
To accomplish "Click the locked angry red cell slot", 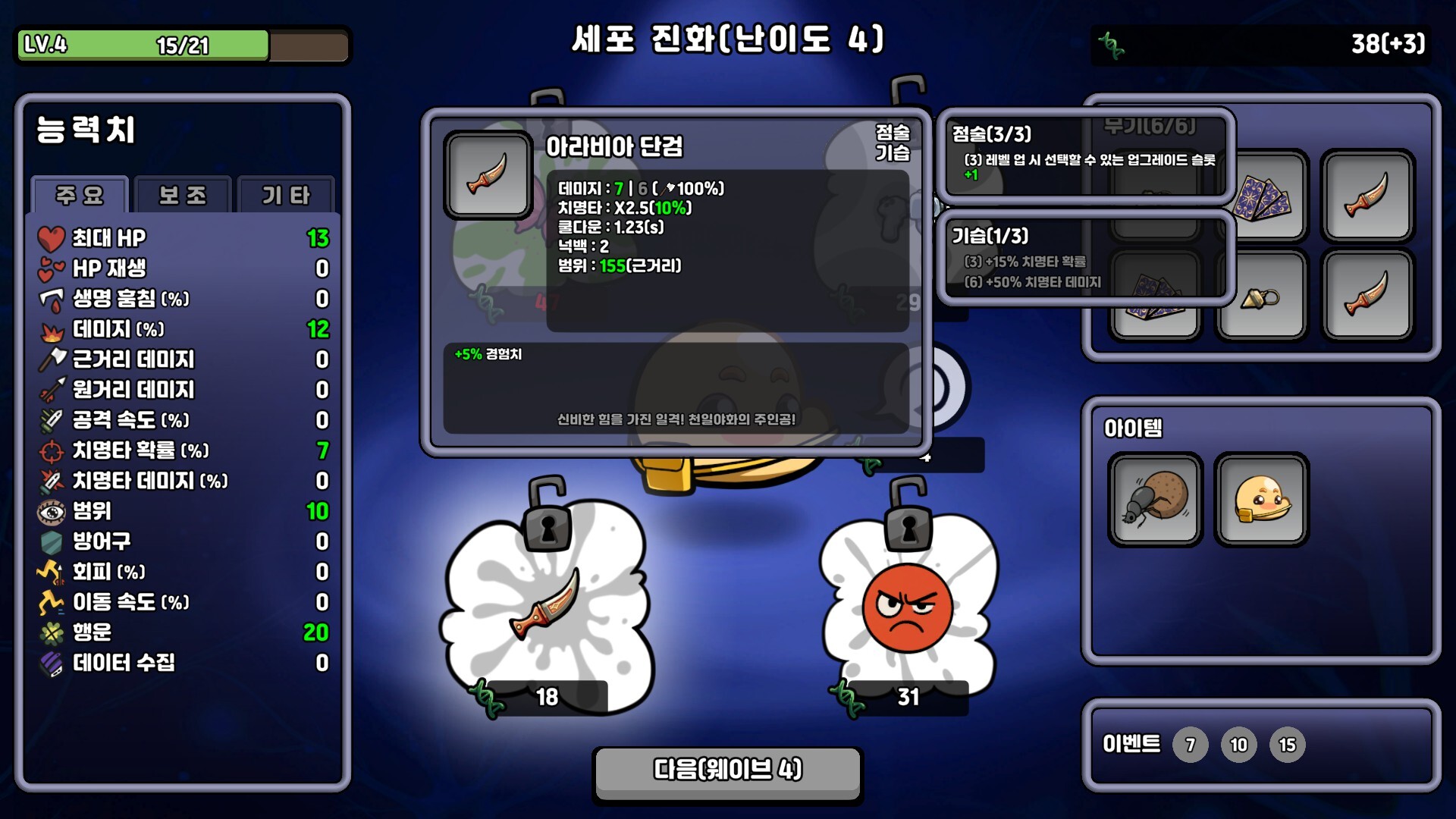I will coord(907,607).
